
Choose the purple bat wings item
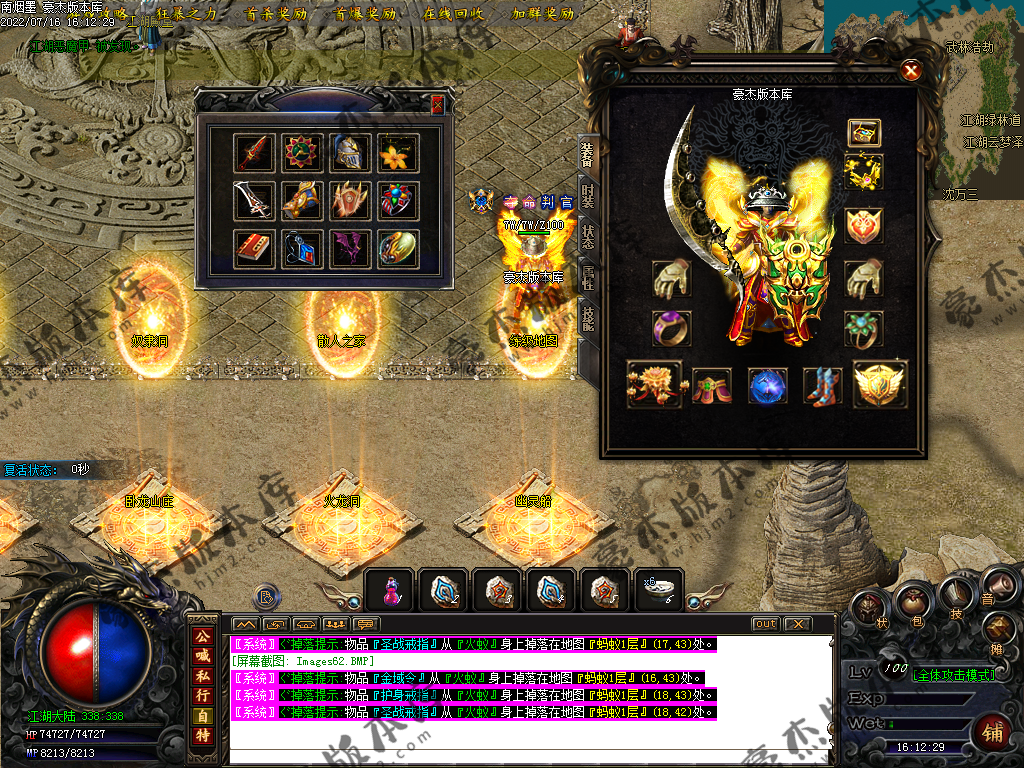point(350,249)
